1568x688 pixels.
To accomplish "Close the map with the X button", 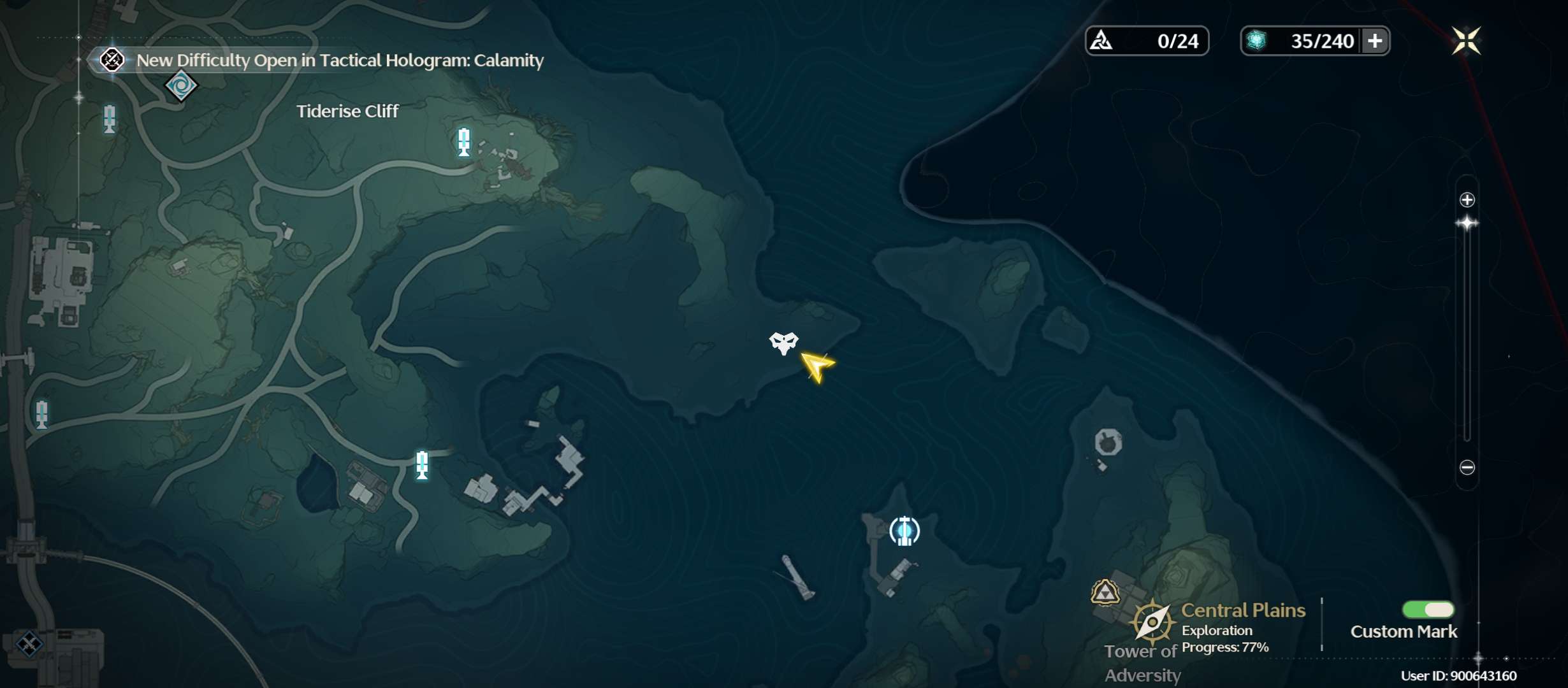I will [x=1466, y=41].
